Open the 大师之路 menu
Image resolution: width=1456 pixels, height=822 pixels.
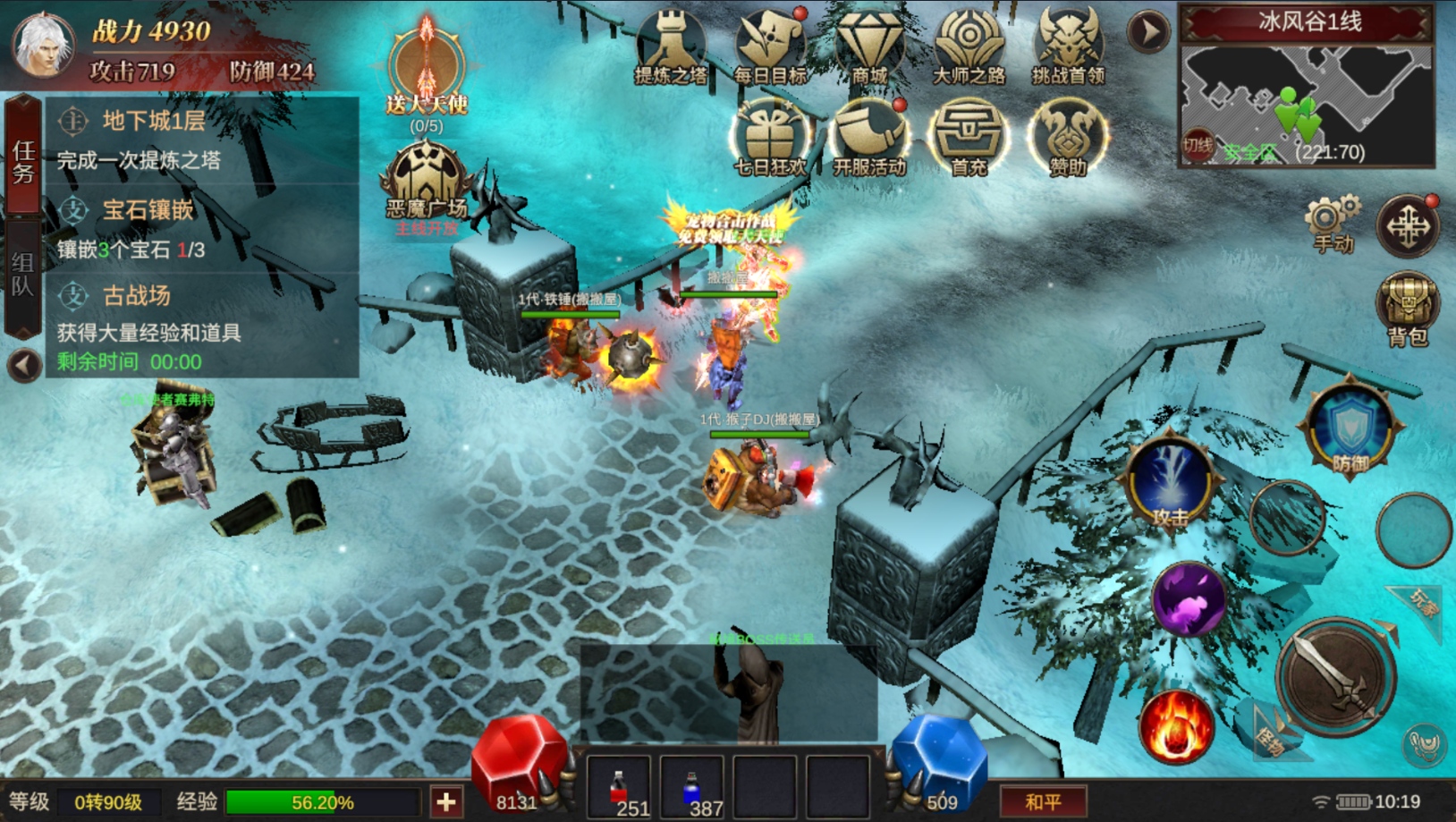(969, 47)
